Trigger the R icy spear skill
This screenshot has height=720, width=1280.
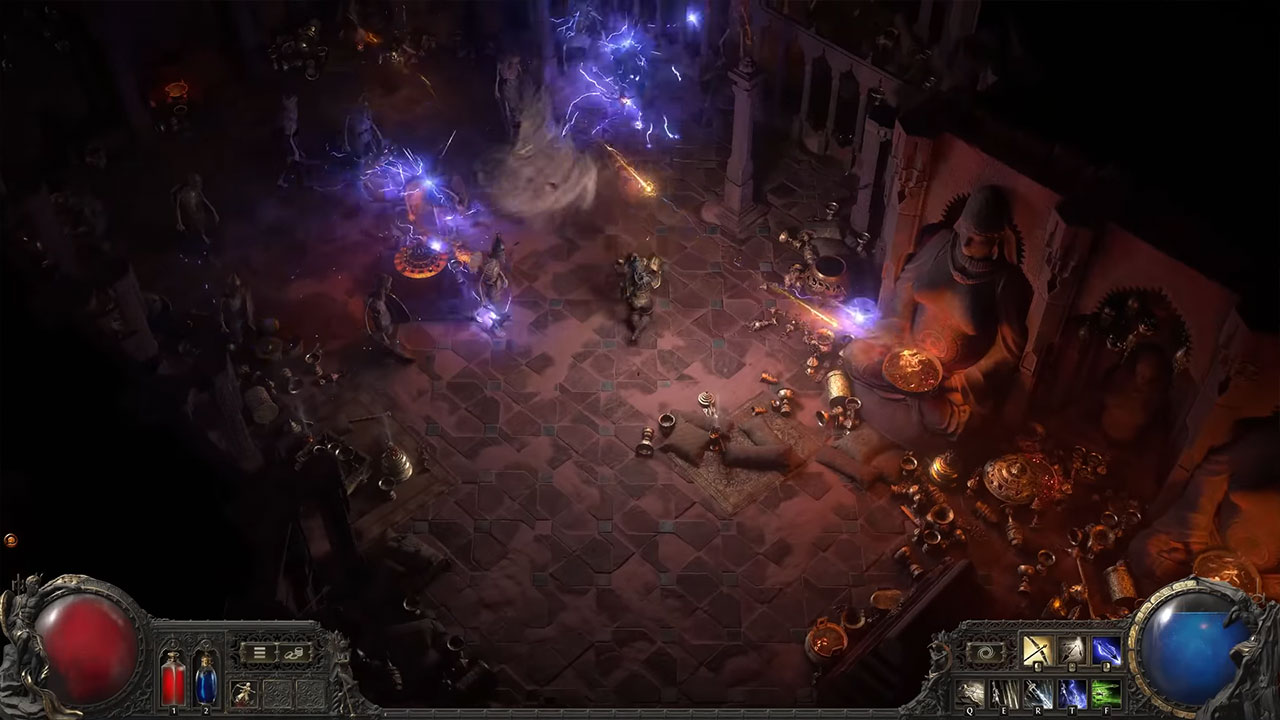coord(1039,692)
